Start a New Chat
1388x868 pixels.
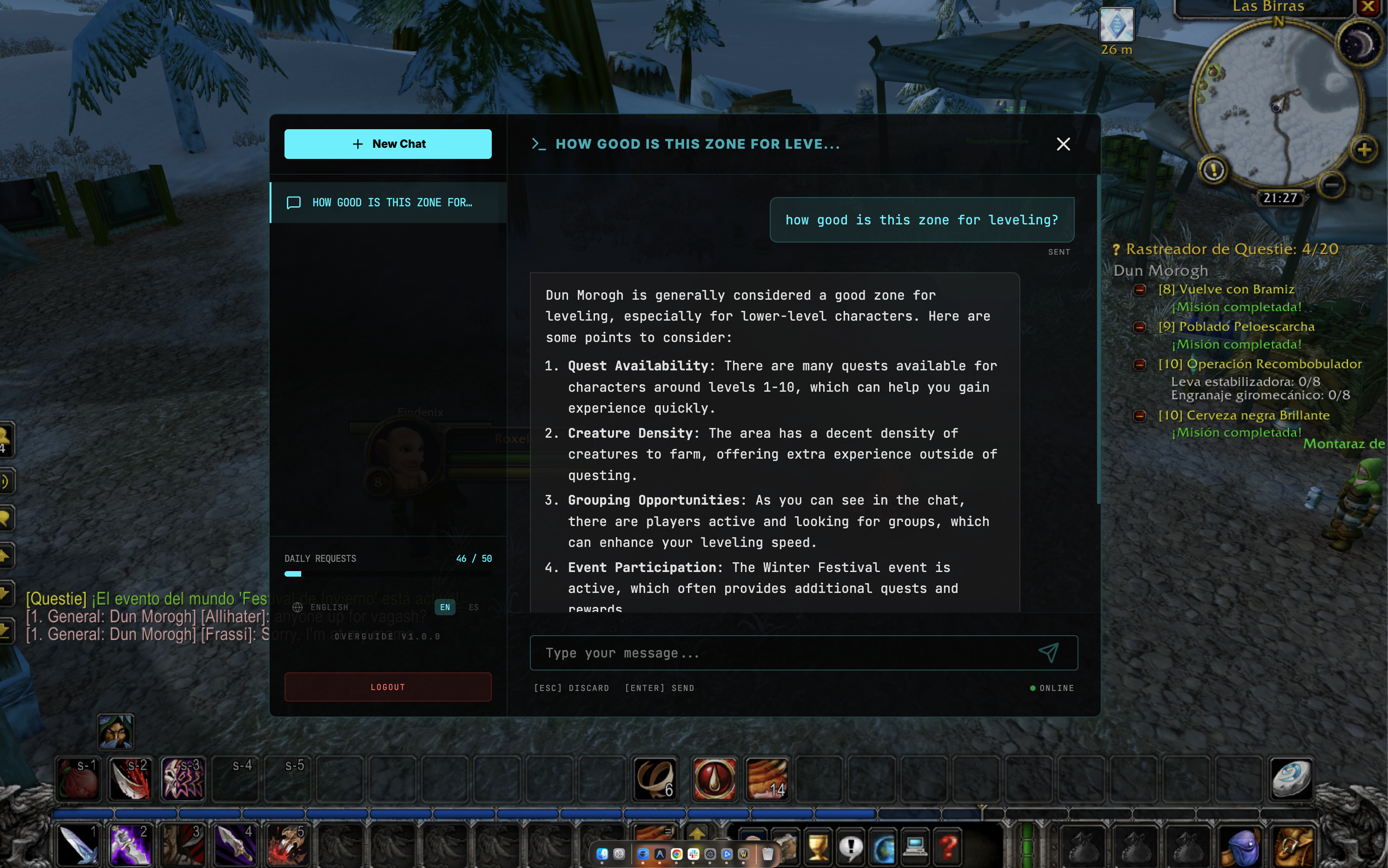388,144
